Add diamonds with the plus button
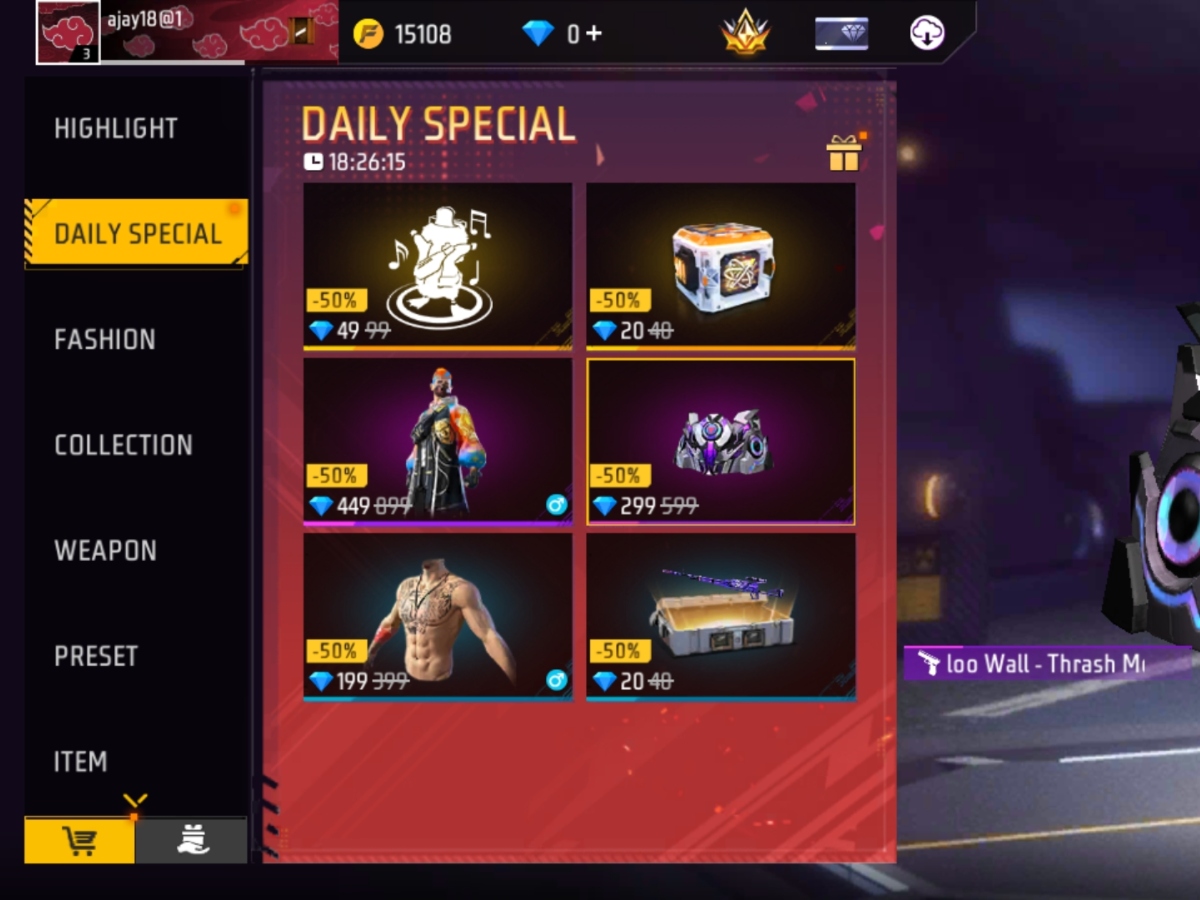 593,33
